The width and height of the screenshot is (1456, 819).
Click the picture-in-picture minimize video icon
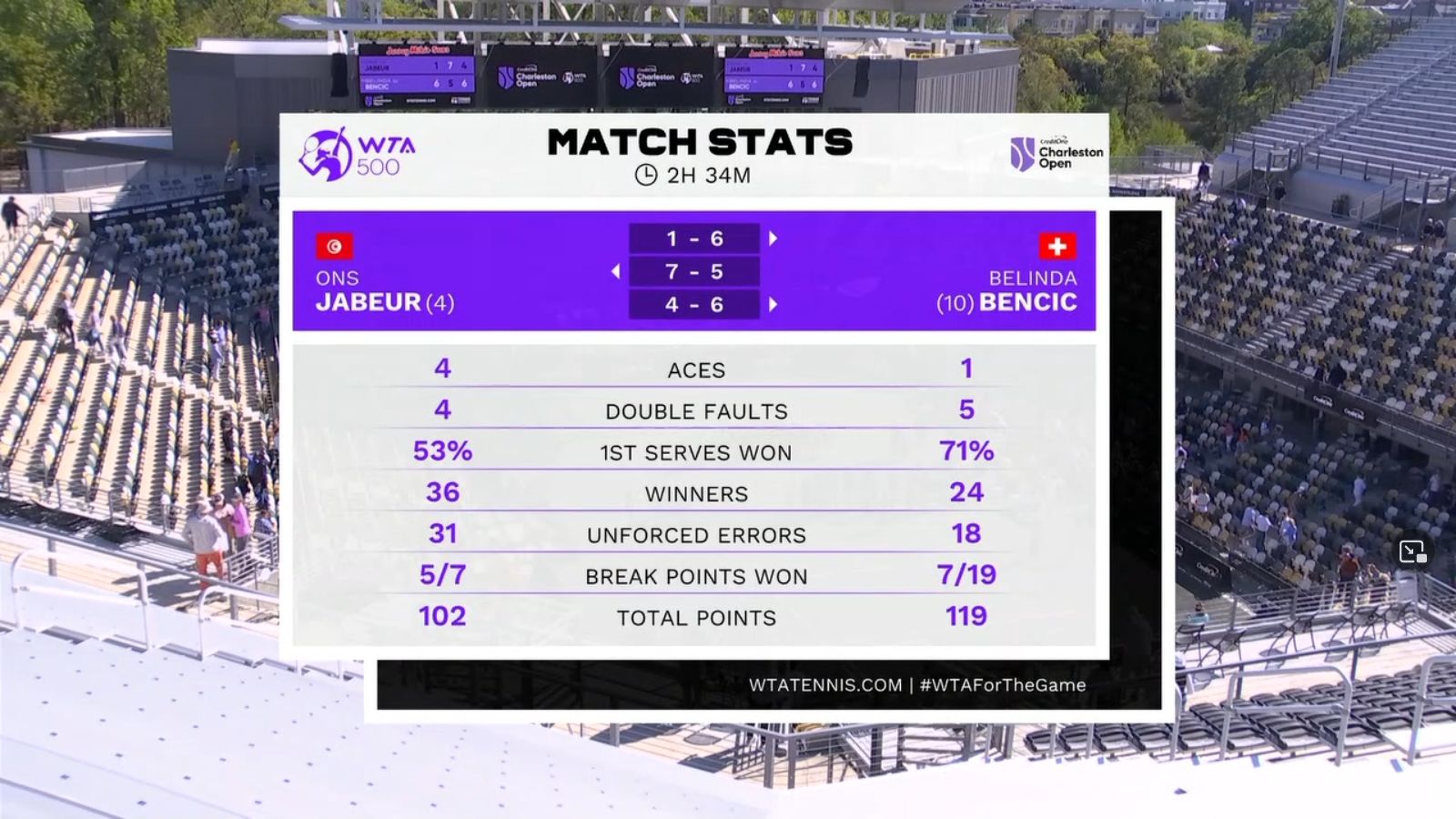point(1412,551)
